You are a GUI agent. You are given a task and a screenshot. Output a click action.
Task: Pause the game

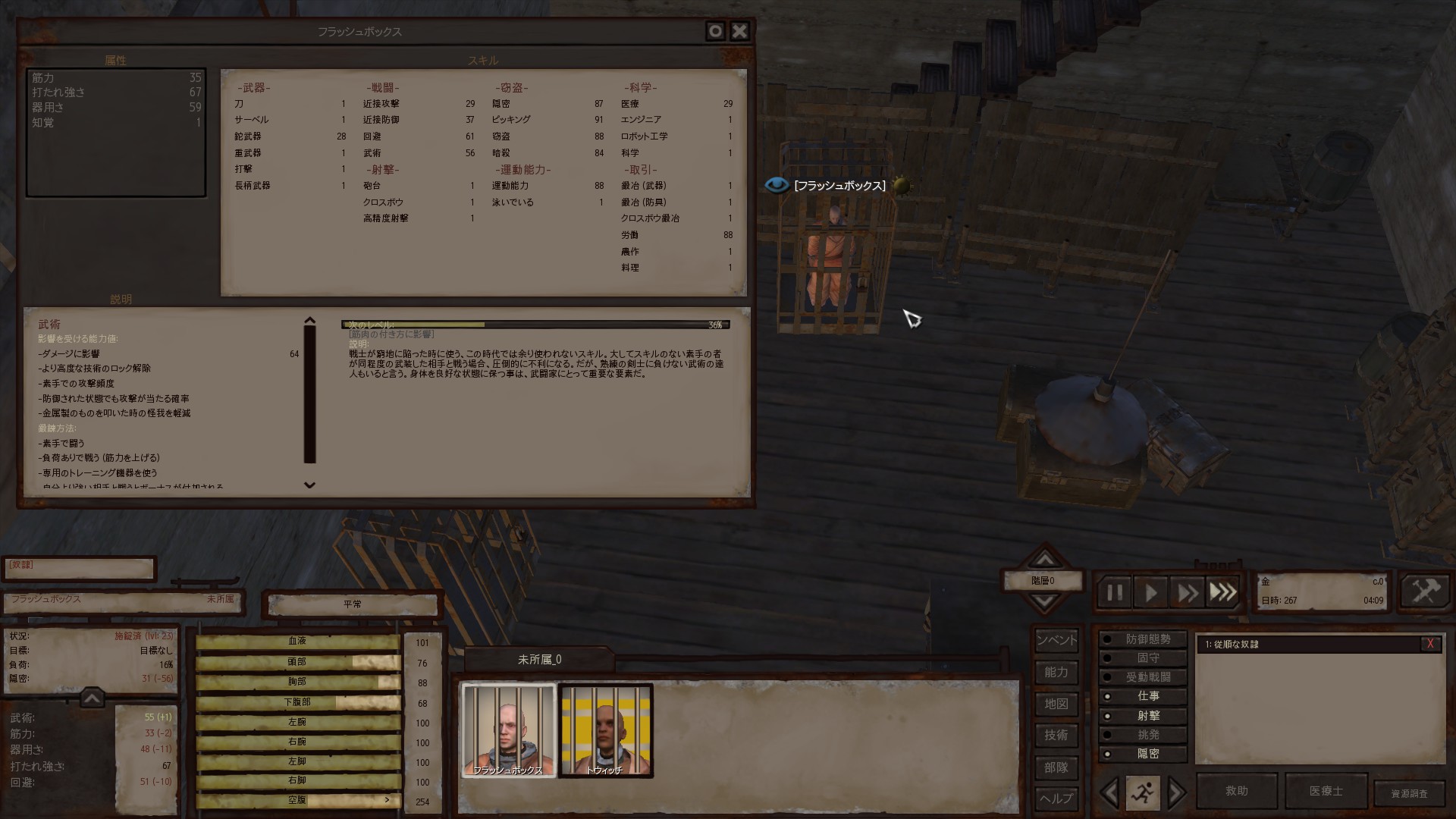click(x=1114, y=592)
